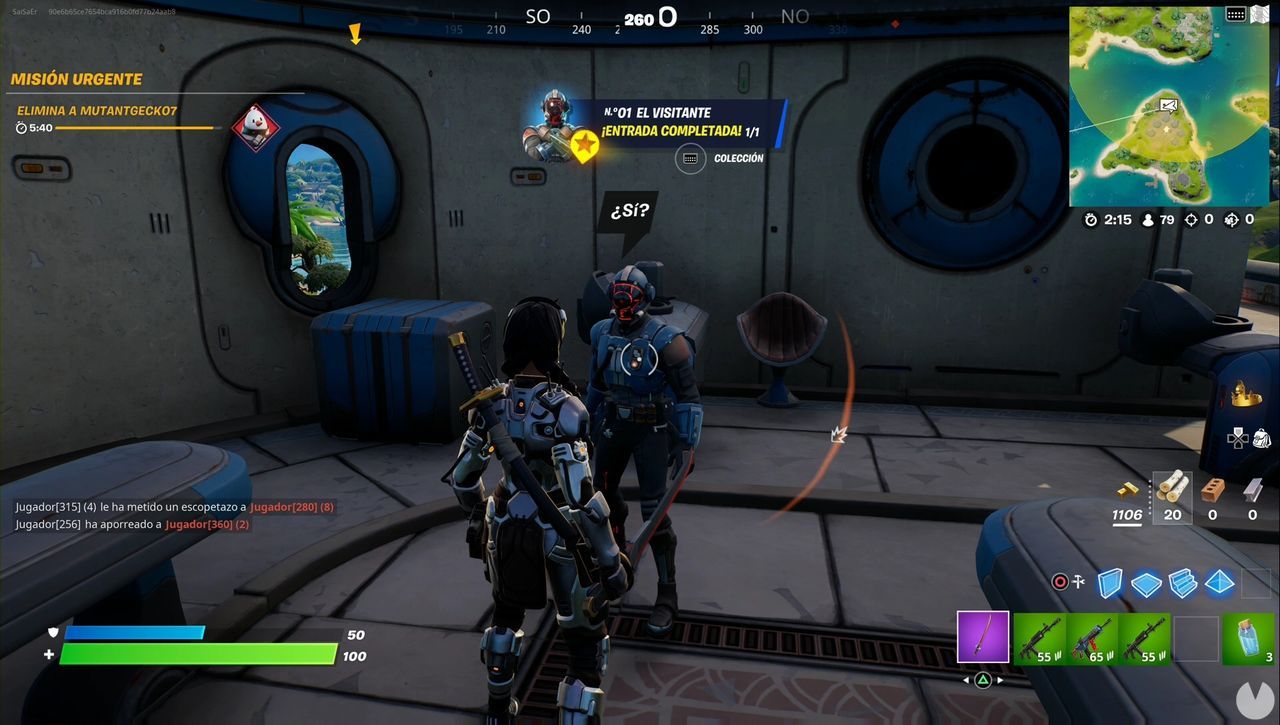Select the wall build piece icon
Viewport: 1280px width, 725px height.
[x=1108, y=583]
